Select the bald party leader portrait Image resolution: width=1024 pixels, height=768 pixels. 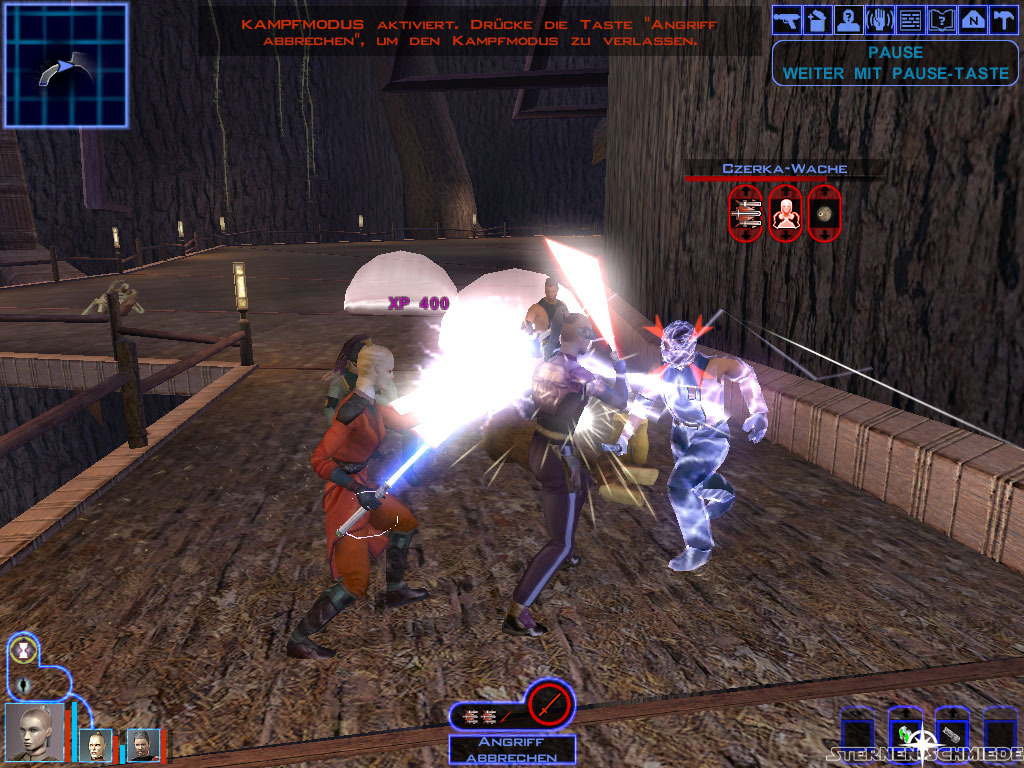pyautogui.click(x=33, y=732)
